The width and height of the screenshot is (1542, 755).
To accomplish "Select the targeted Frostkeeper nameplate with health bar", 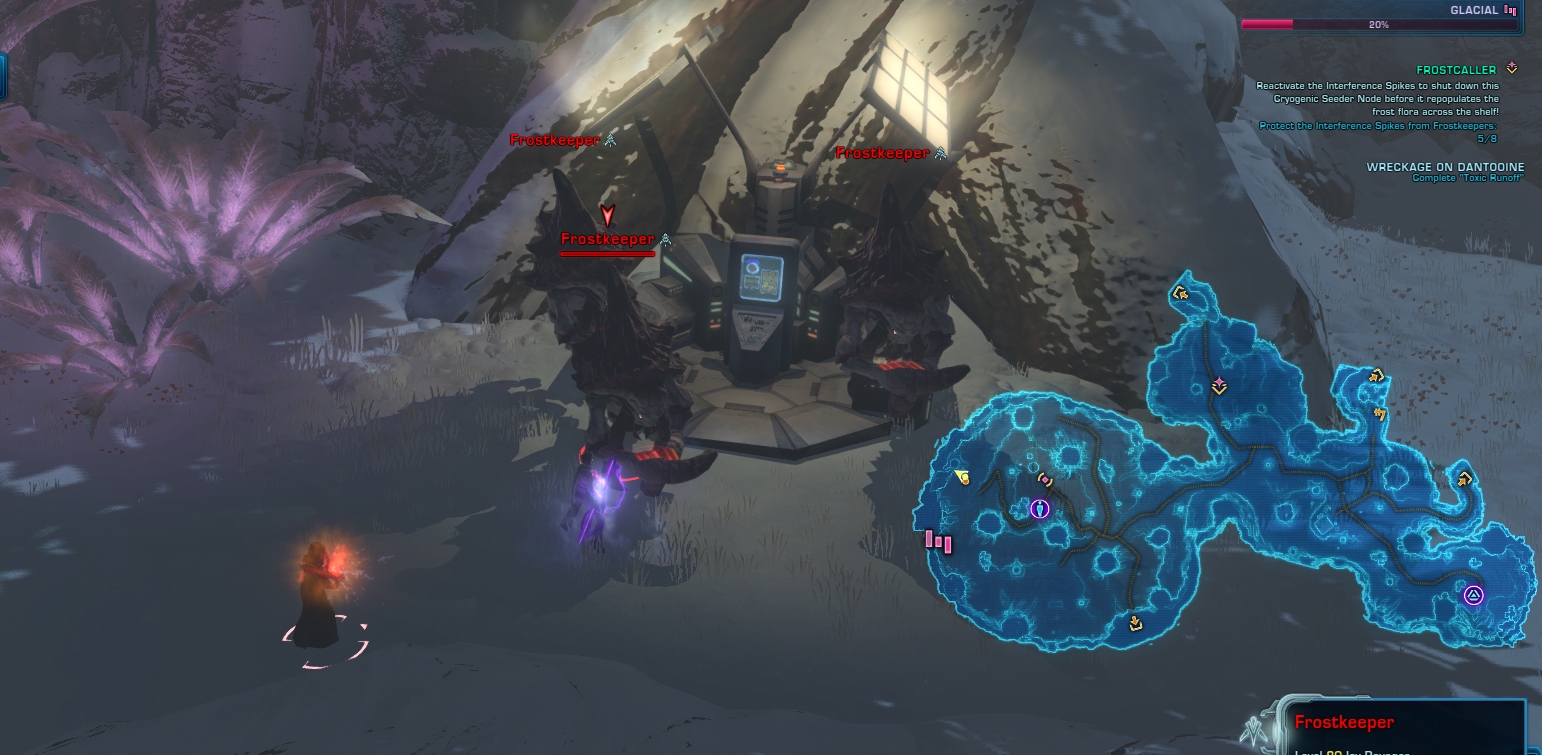I will click(x=608, y=240).
